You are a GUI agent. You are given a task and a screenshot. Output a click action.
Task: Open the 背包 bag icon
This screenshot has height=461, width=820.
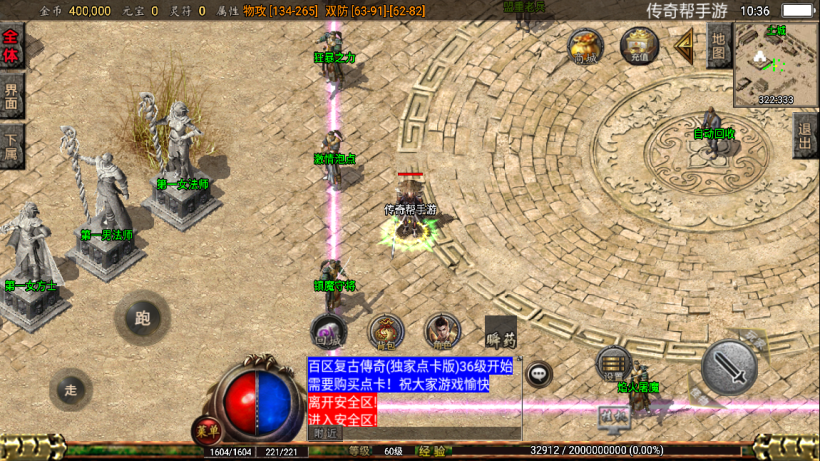coord(386,331)
